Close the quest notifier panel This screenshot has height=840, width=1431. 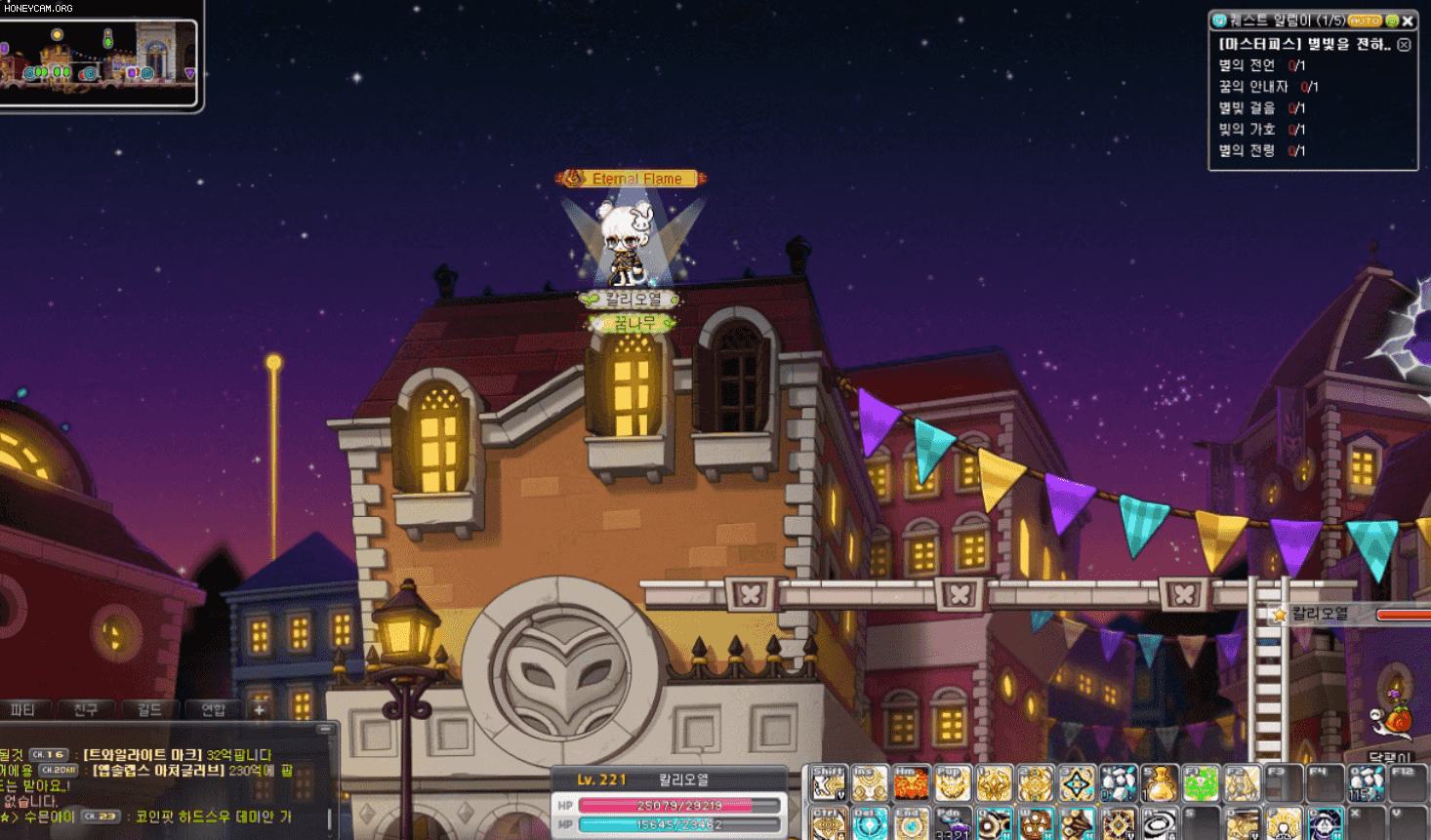tap(1408, 20)
